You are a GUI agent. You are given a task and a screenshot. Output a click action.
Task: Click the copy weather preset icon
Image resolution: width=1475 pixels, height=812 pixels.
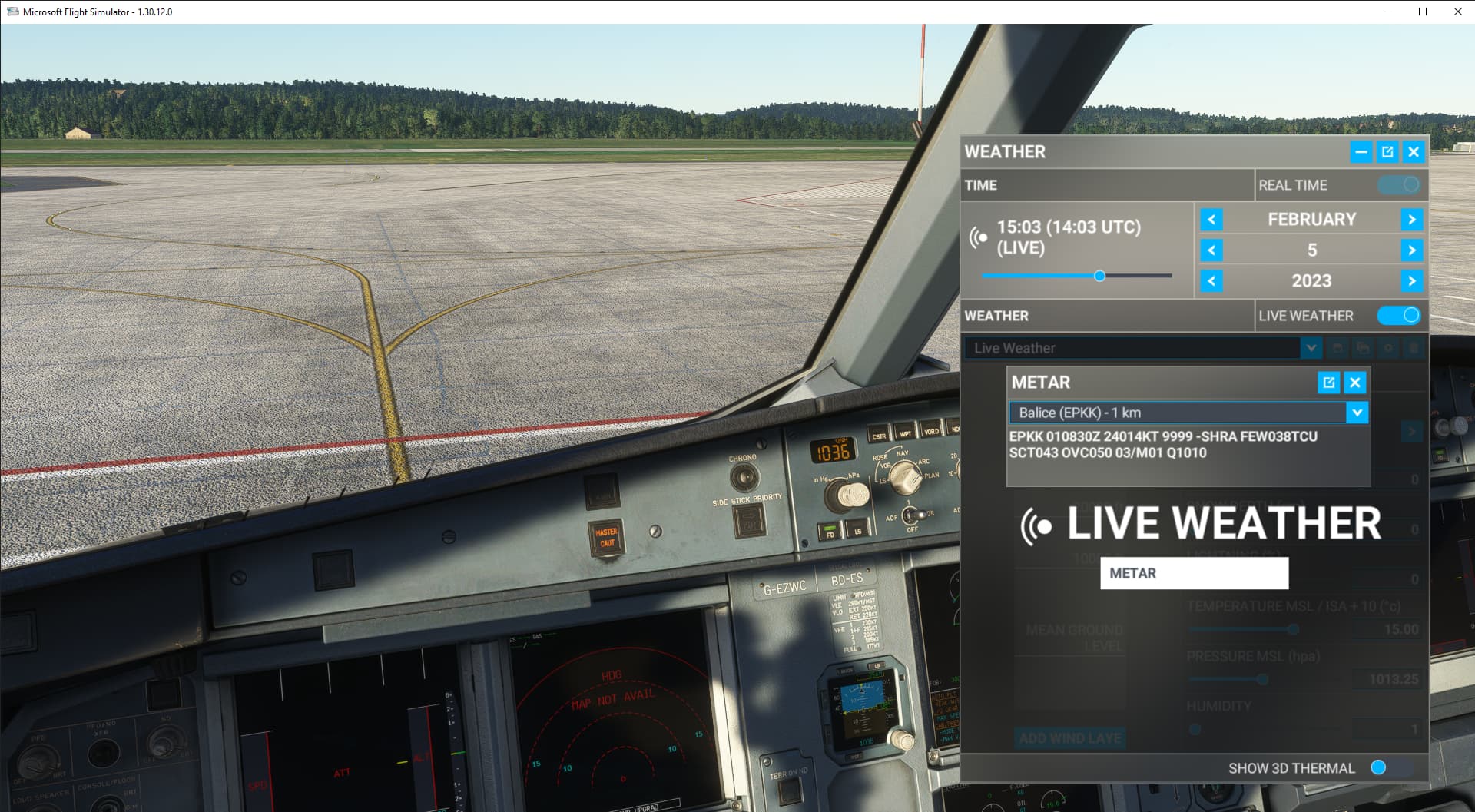click(x=1364, y=348)
